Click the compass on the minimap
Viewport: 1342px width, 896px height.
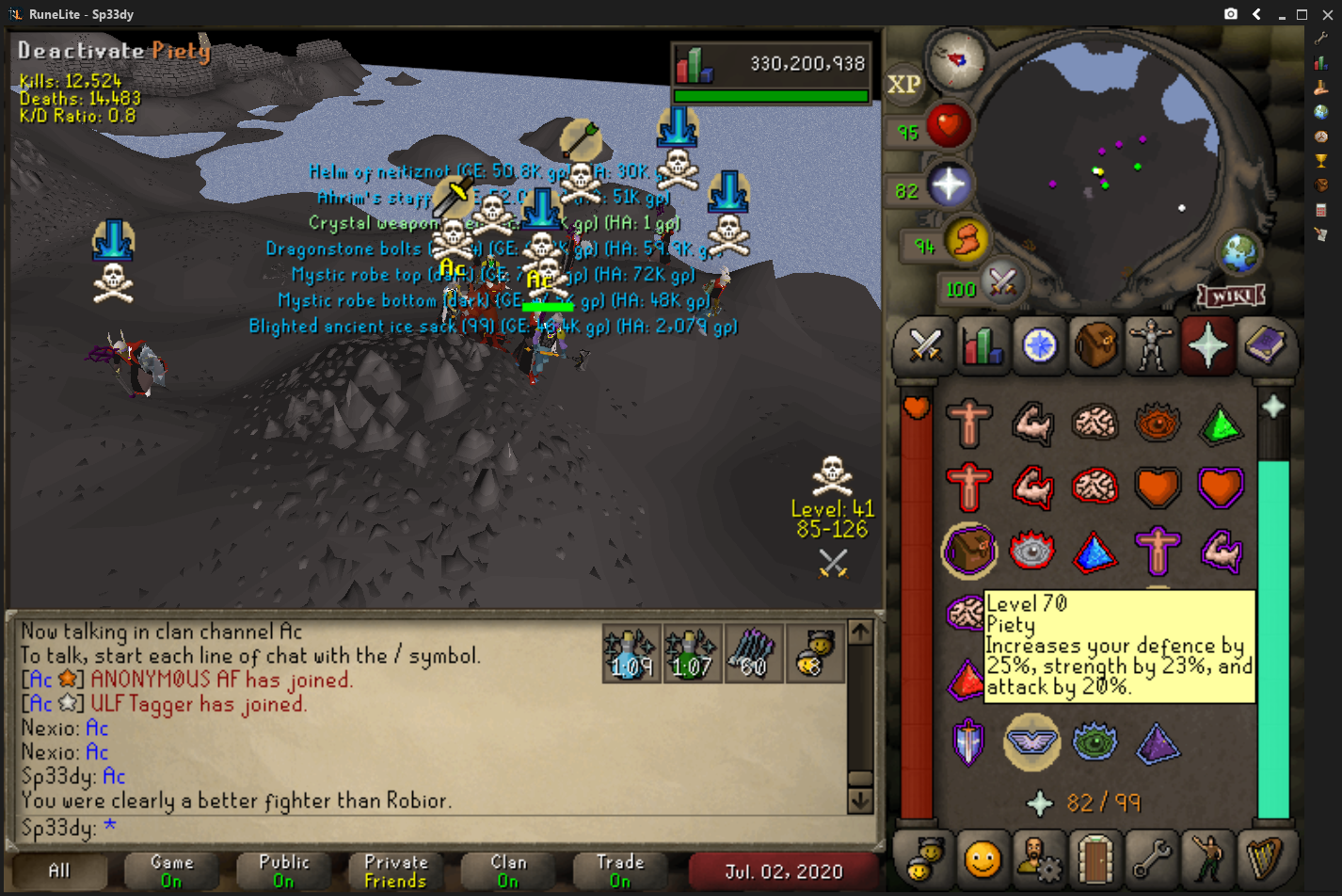coord(956,59)
